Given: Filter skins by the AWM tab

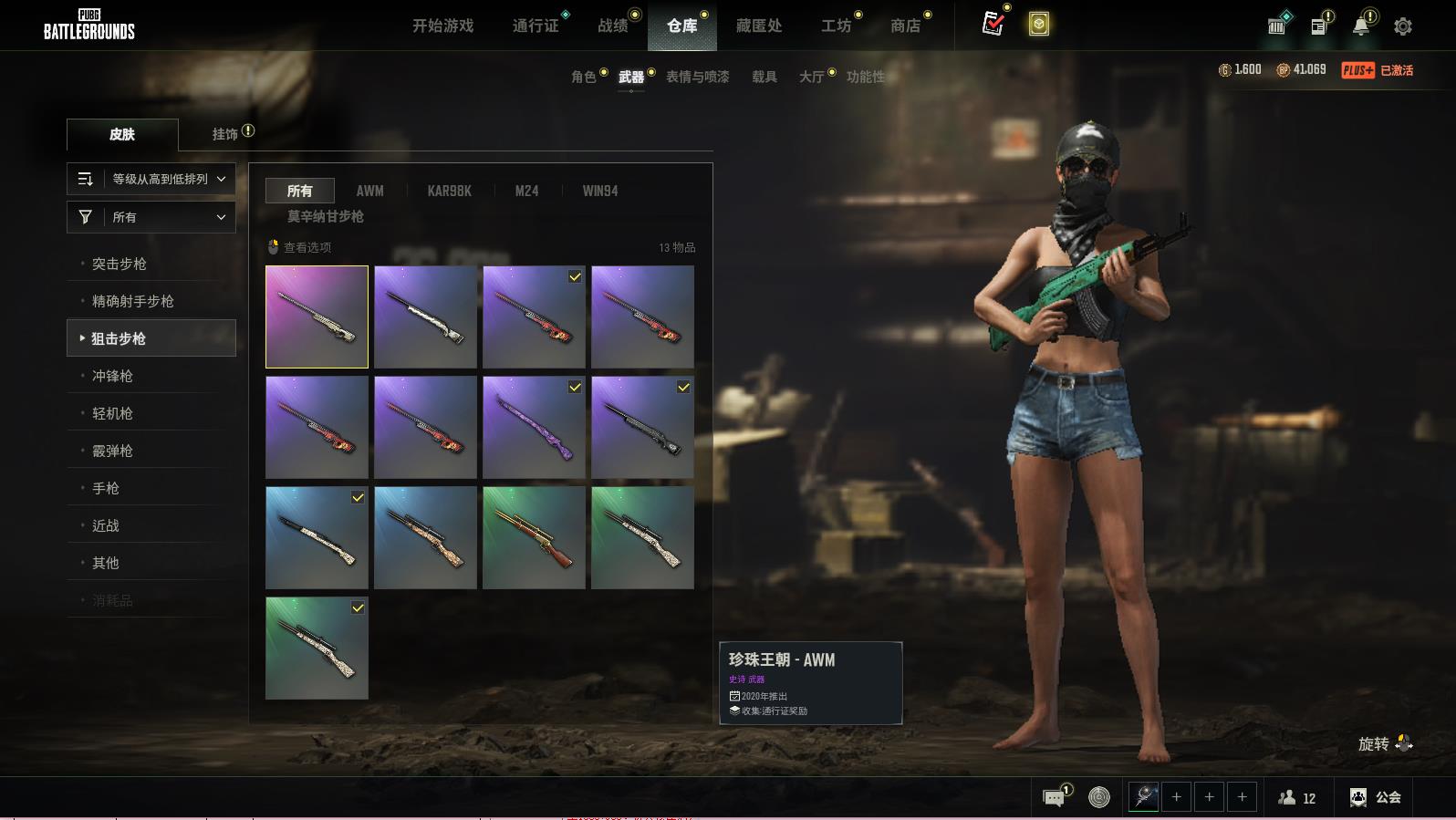Looking at the screenshot, I should tap(369, 191).
